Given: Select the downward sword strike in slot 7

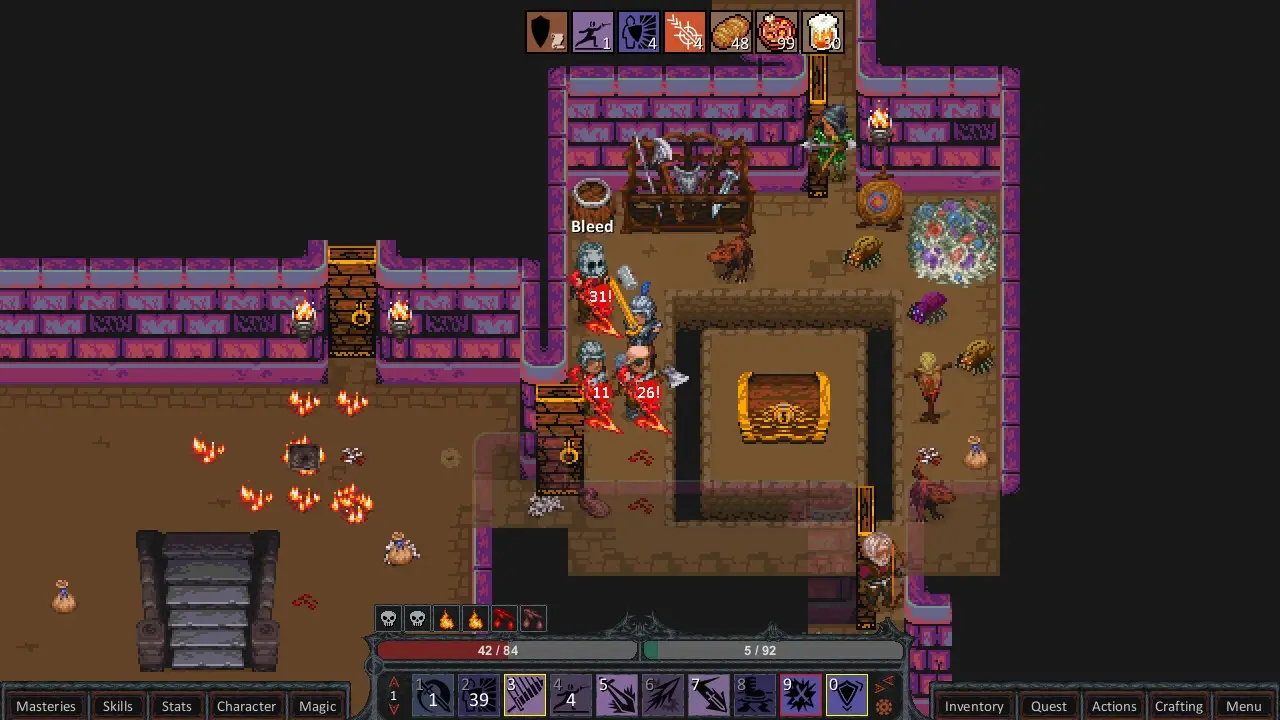Looking at the screenshot, I should (709, 695).
